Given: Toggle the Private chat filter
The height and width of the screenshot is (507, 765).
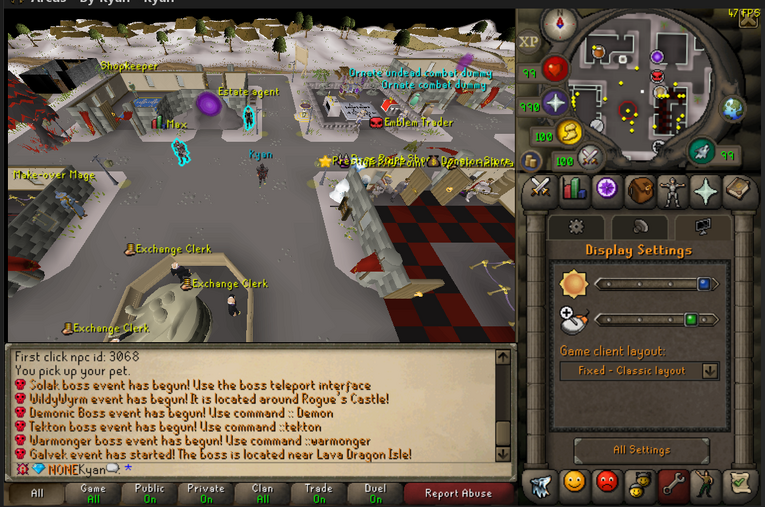Looking at the screenshot, I should click(x=206, y=493).
